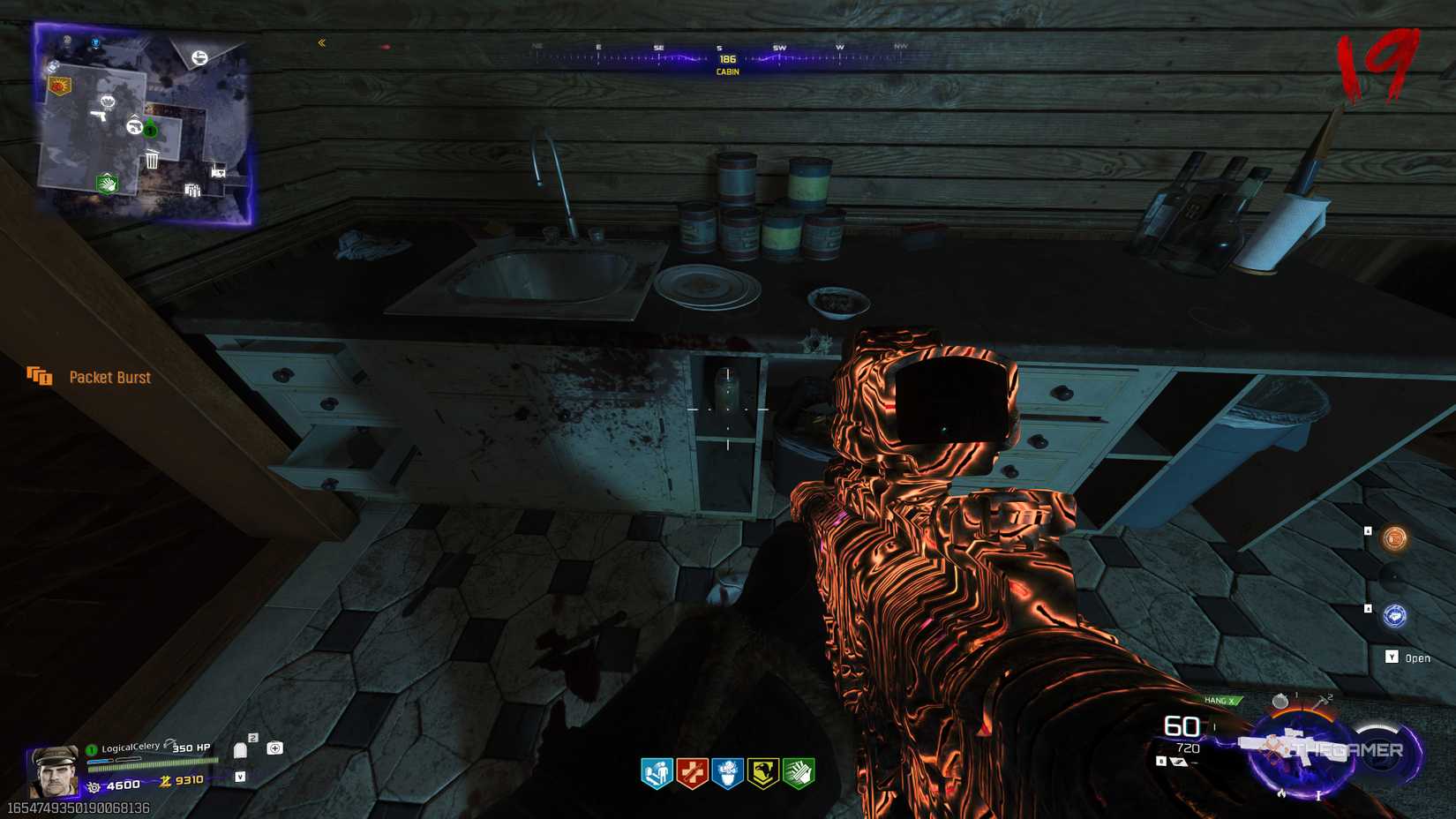Click the green perk machine icon on minimap
The height and width of the screenshot is (819, 1456).
(107, 184)
